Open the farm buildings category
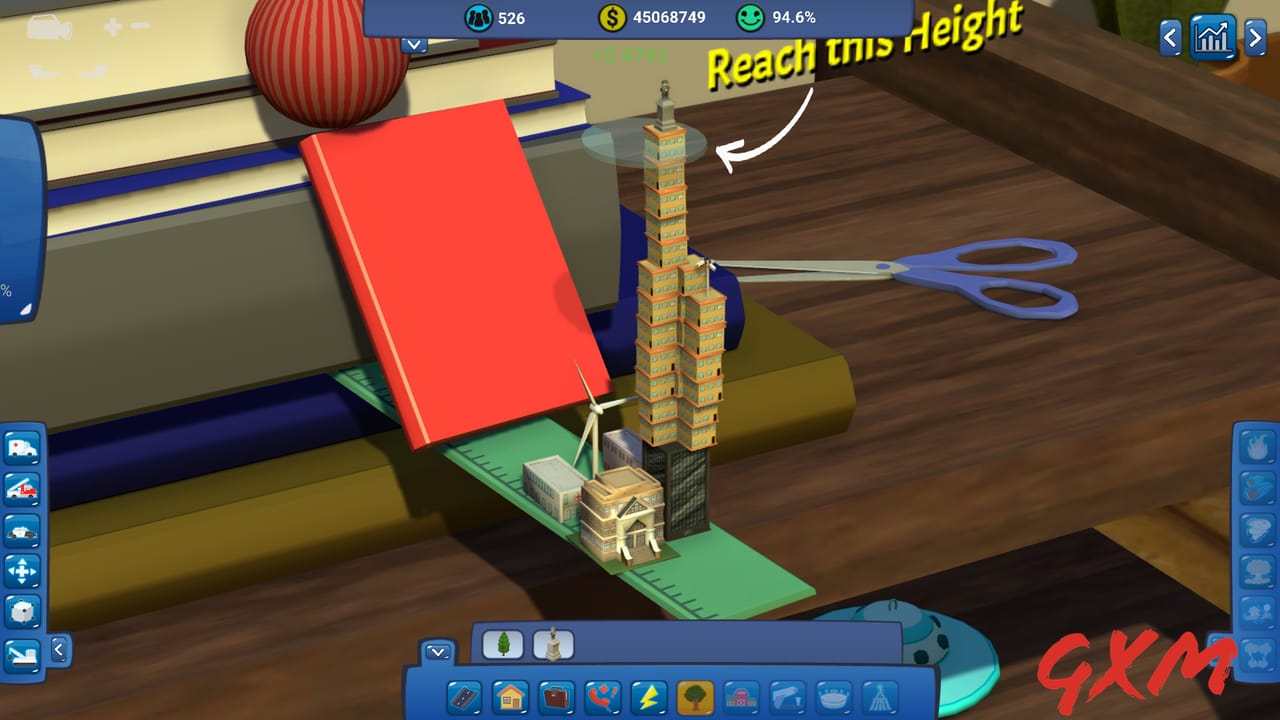This screenshot has width=1280, height=720. pos(742,698)
